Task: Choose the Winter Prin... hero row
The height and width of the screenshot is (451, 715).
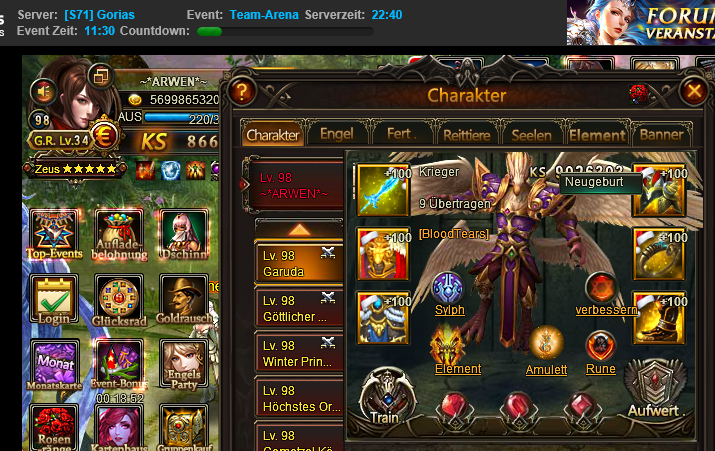Action: tap(297, 354)
